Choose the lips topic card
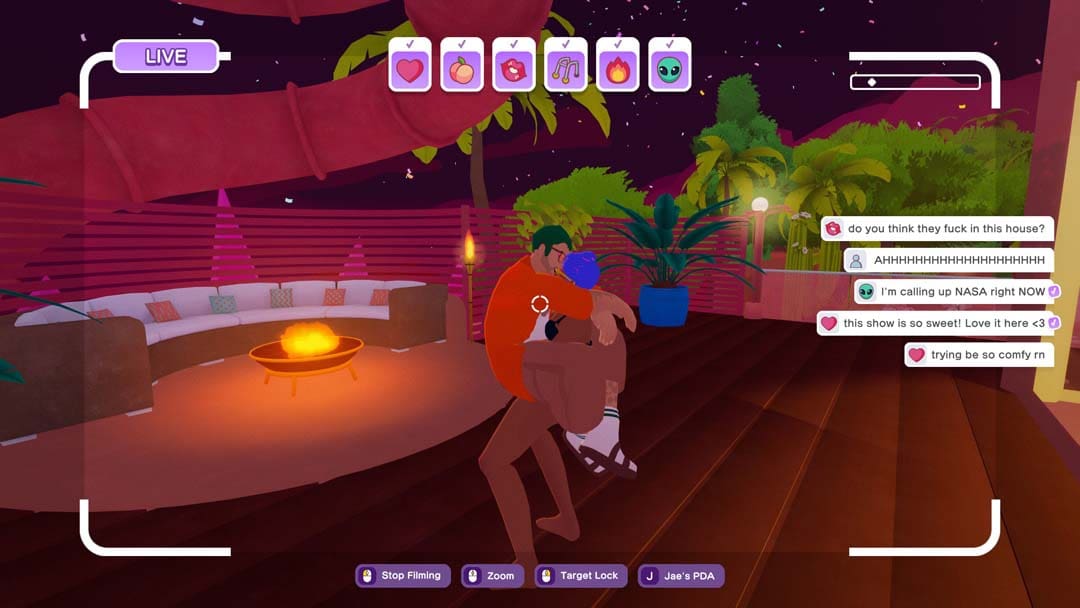 point(514,68)
